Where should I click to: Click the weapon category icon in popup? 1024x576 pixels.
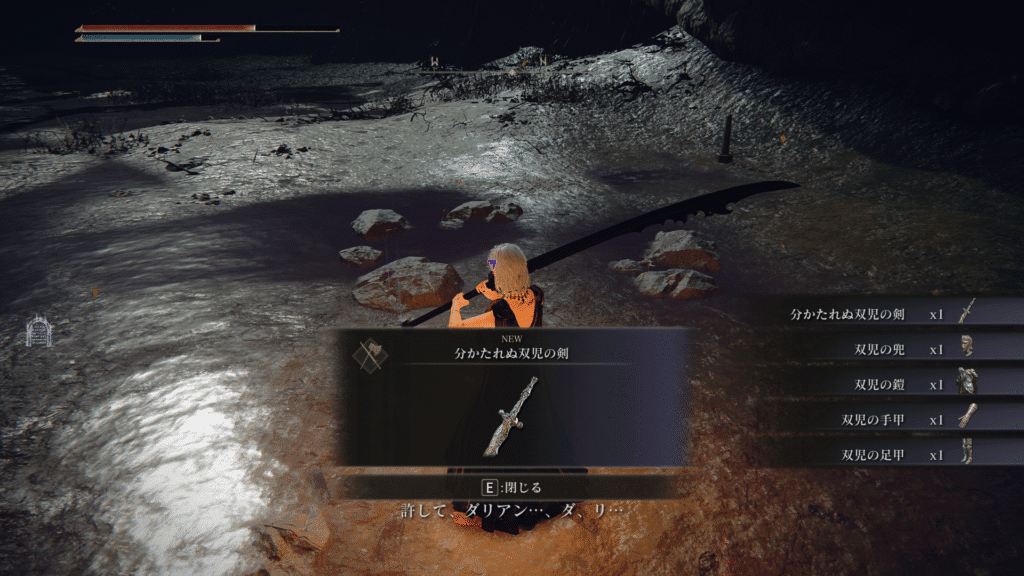369,353
